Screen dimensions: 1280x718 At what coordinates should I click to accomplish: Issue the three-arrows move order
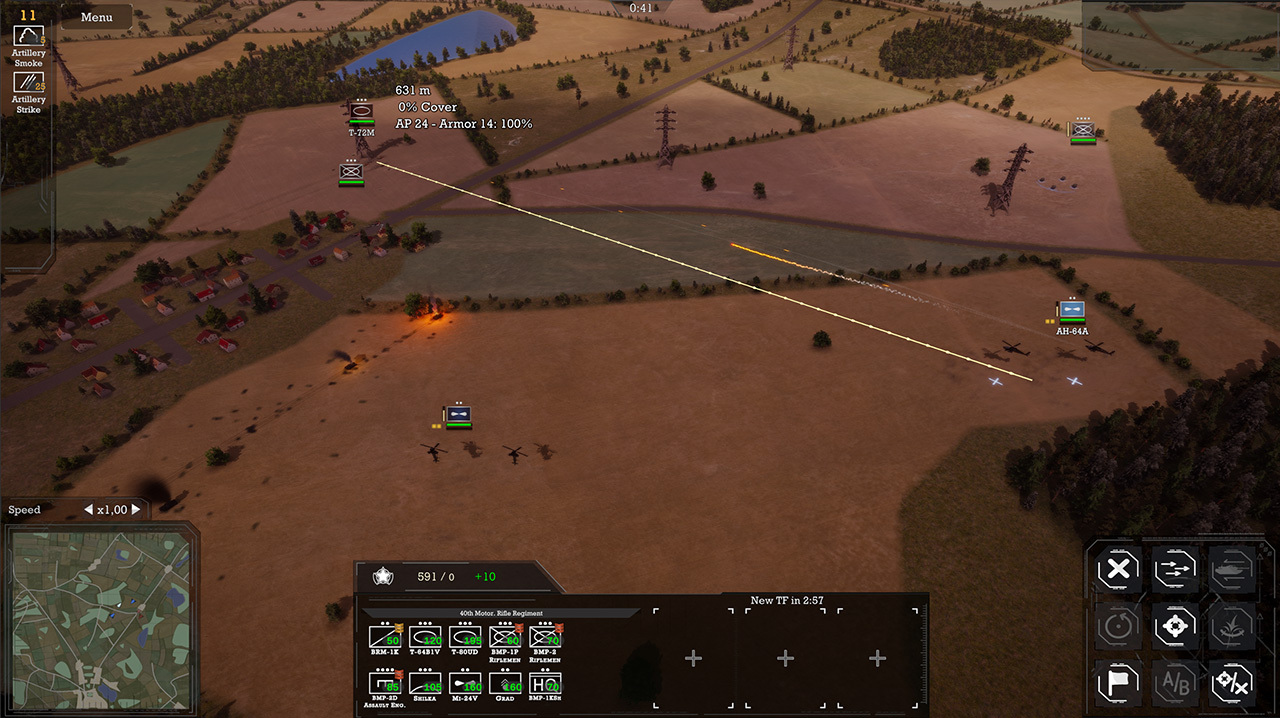[1175, 571]
